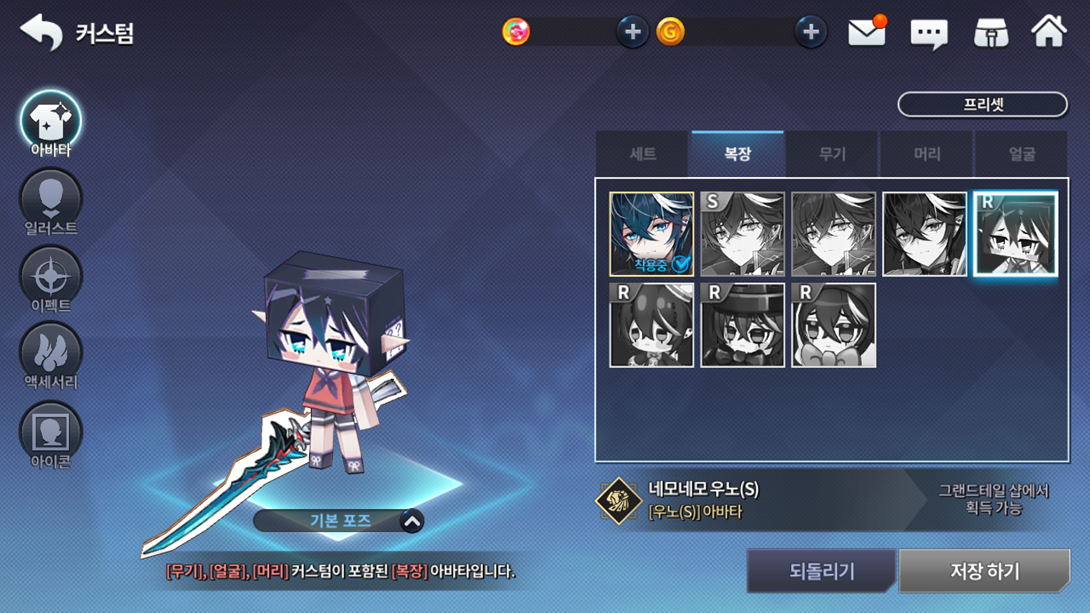The image size is (1090, 613).
Task: Select the equipped 착용중 costume thumbnail
Action: [x=651, y=234]
